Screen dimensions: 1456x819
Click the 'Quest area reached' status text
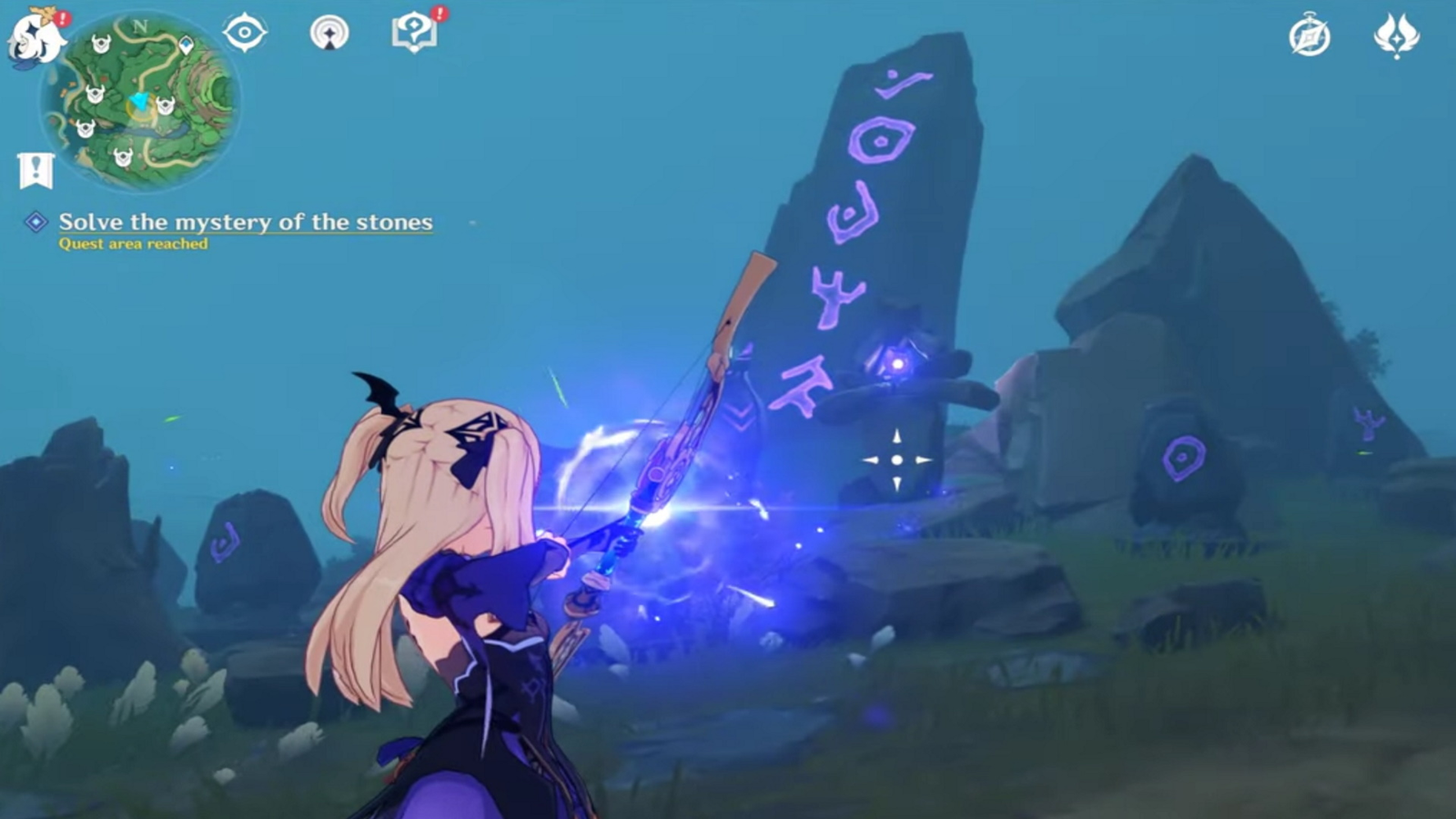coord(133,243)
